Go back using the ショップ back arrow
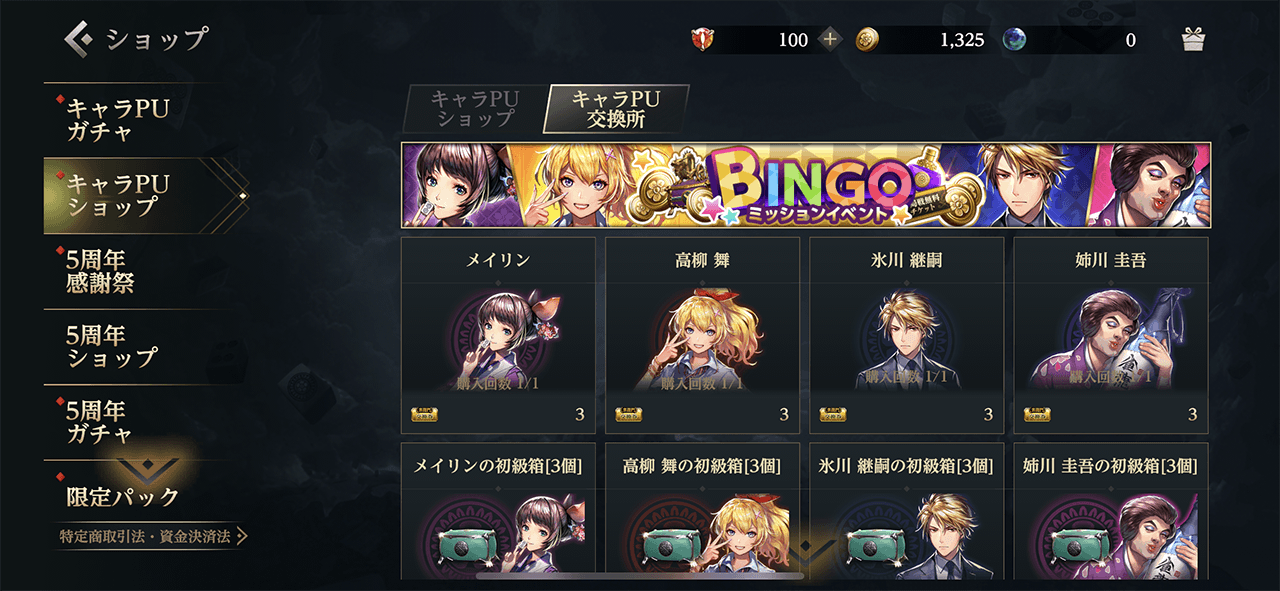Image resolution: width=1280 pixels, height=591 pixels. pyautogui.click(x=80, y=39)
